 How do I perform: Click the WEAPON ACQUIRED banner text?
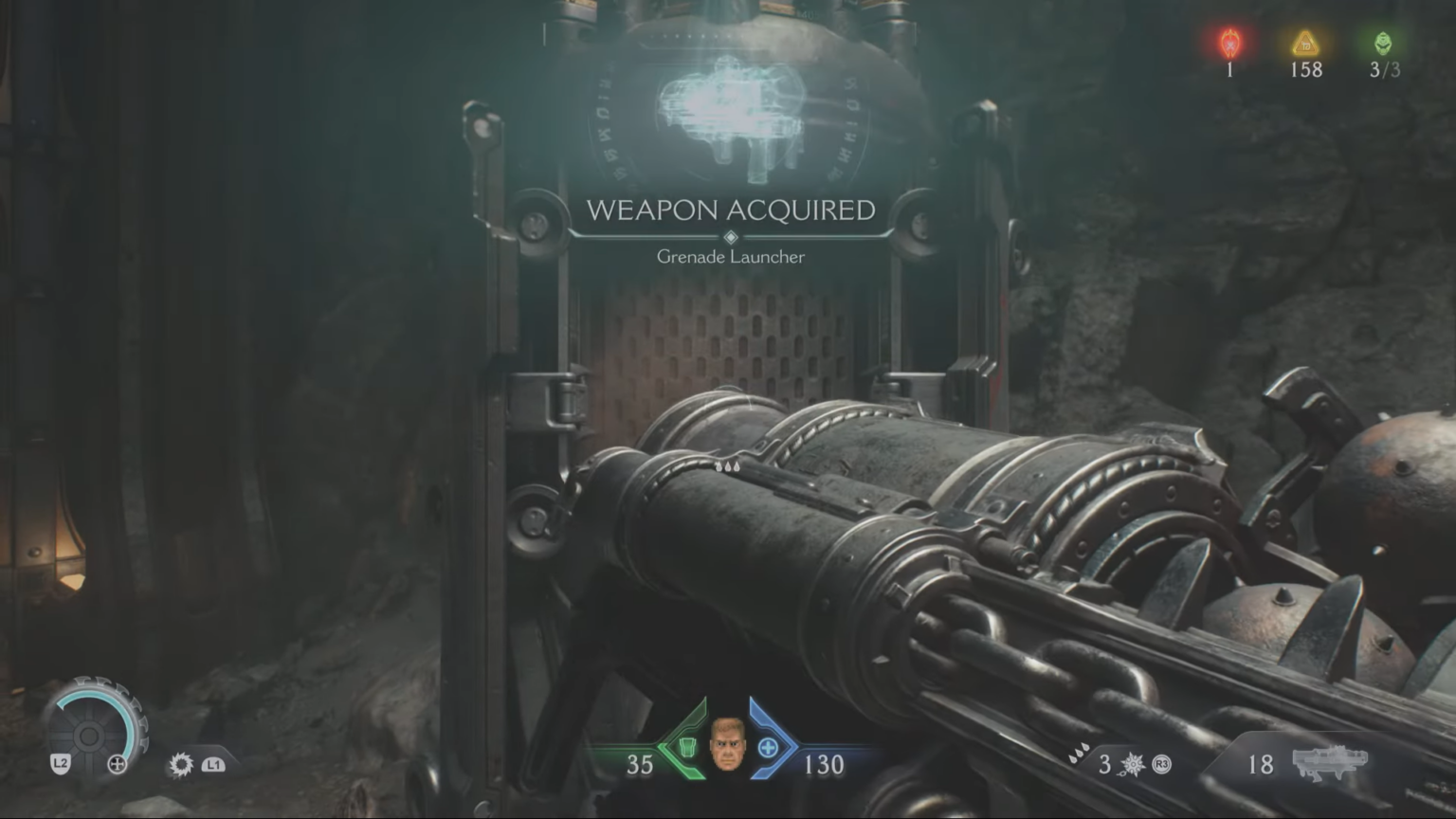point(732,211)
